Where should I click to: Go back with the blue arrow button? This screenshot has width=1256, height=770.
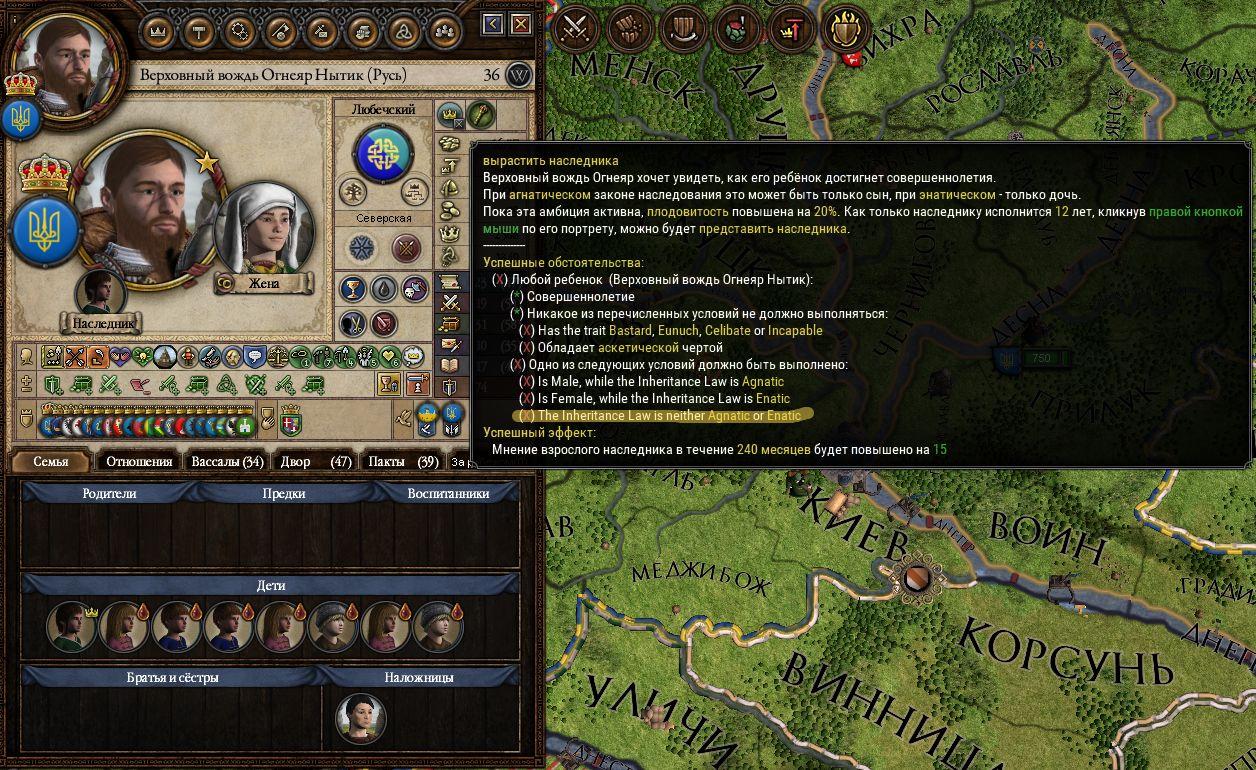tap(492, 23)
